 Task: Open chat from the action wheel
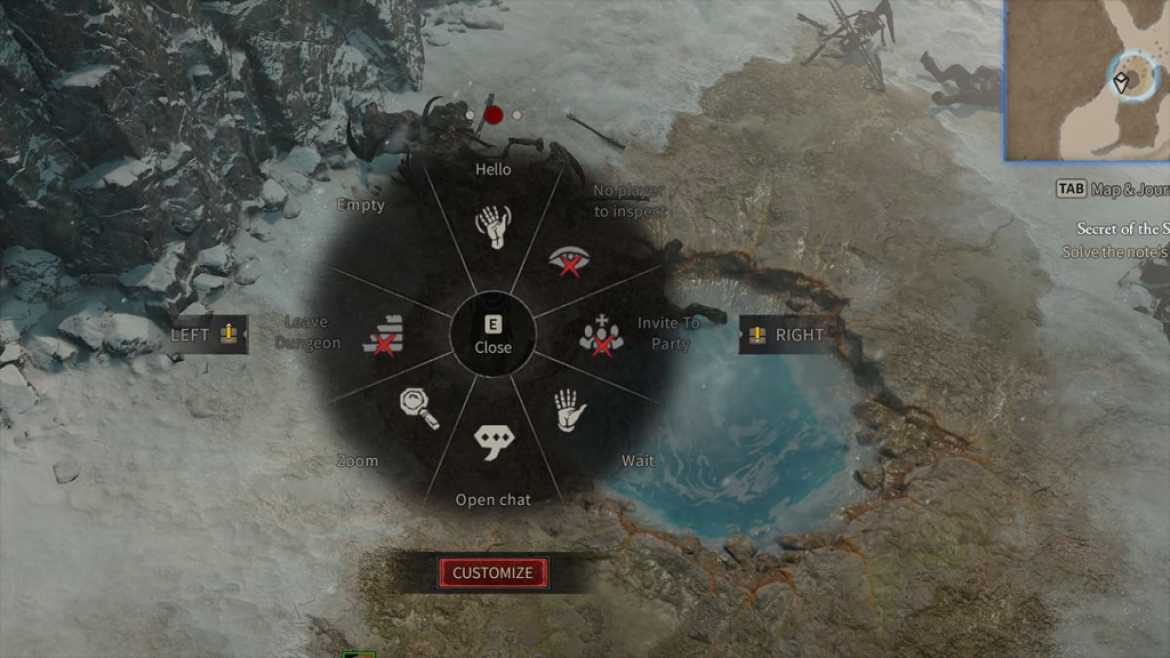[x=493, y=442]
